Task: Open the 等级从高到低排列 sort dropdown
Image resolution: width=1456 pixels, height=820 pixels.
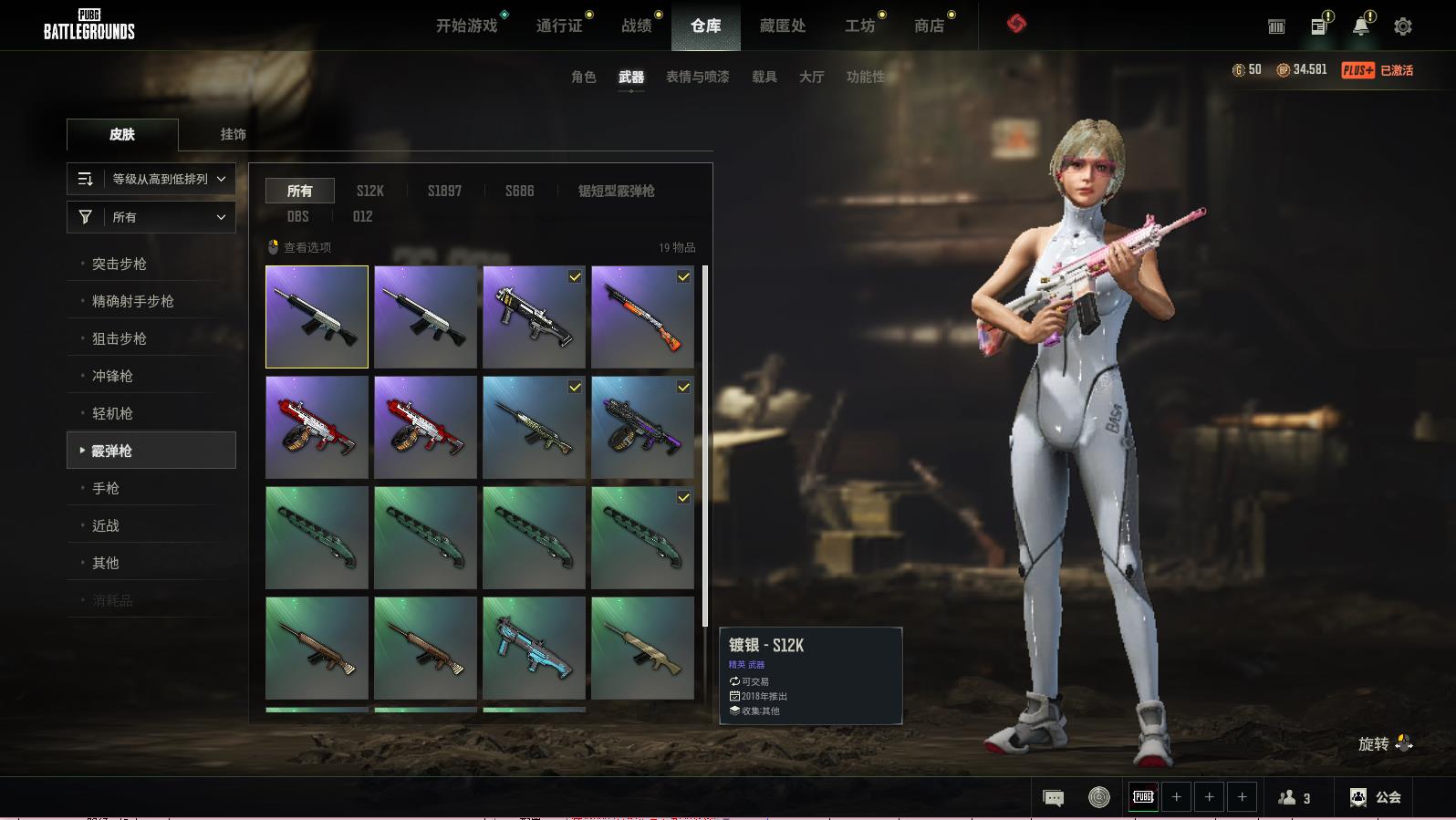Action: coord(151,179)
